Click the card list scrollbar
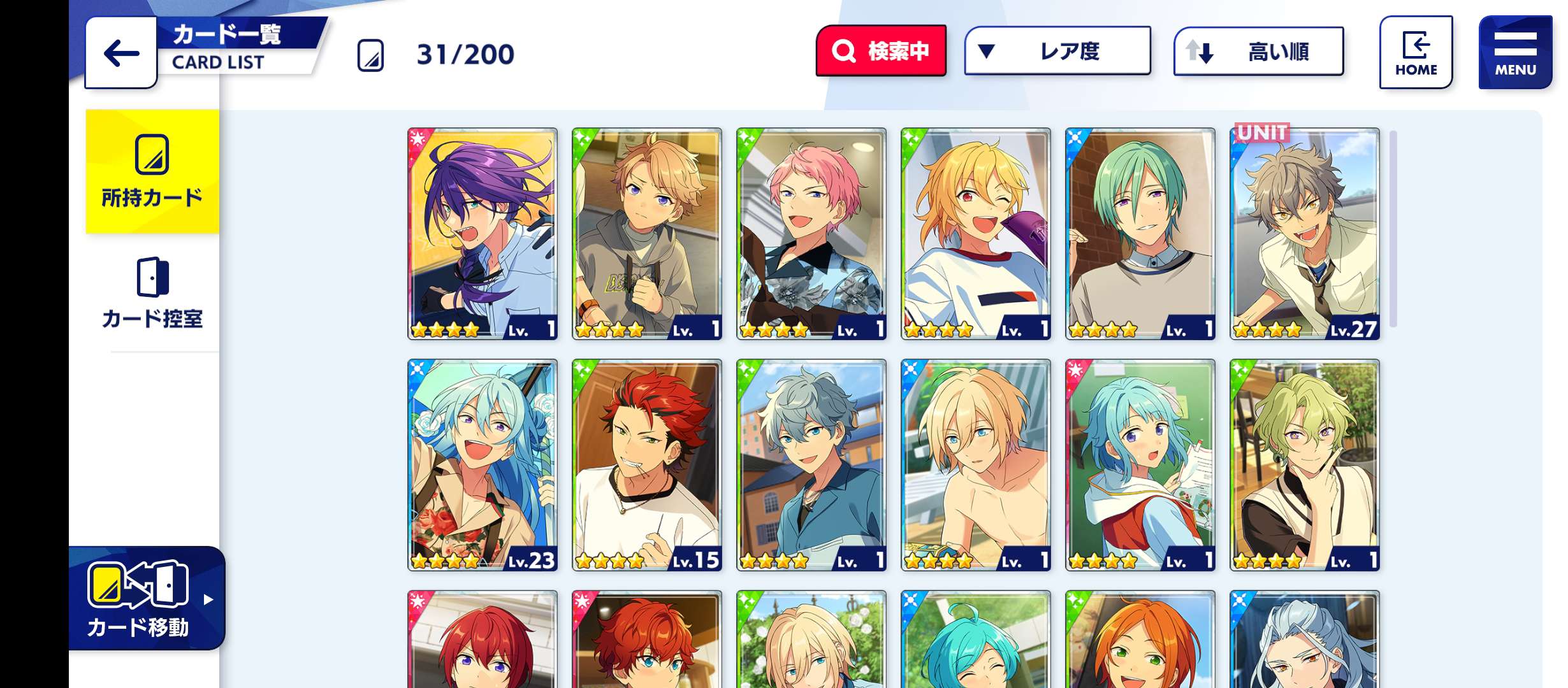 1393,229
